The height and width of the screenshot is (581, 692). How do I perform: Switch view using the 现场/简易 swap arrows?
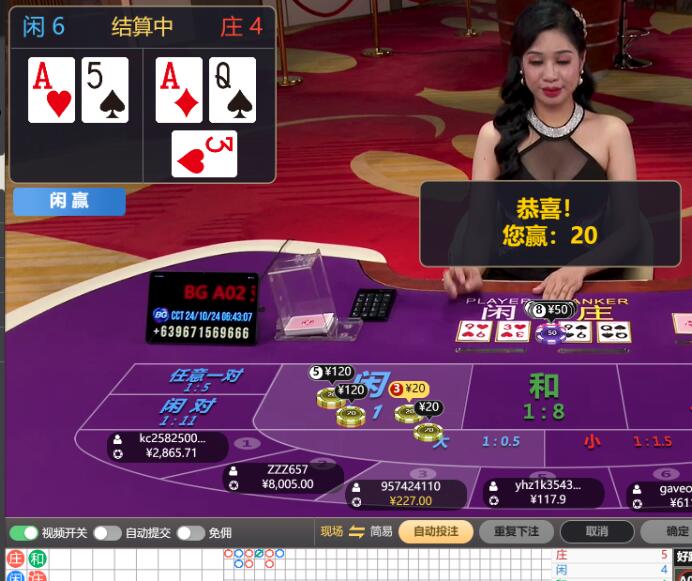pos(356,532)
